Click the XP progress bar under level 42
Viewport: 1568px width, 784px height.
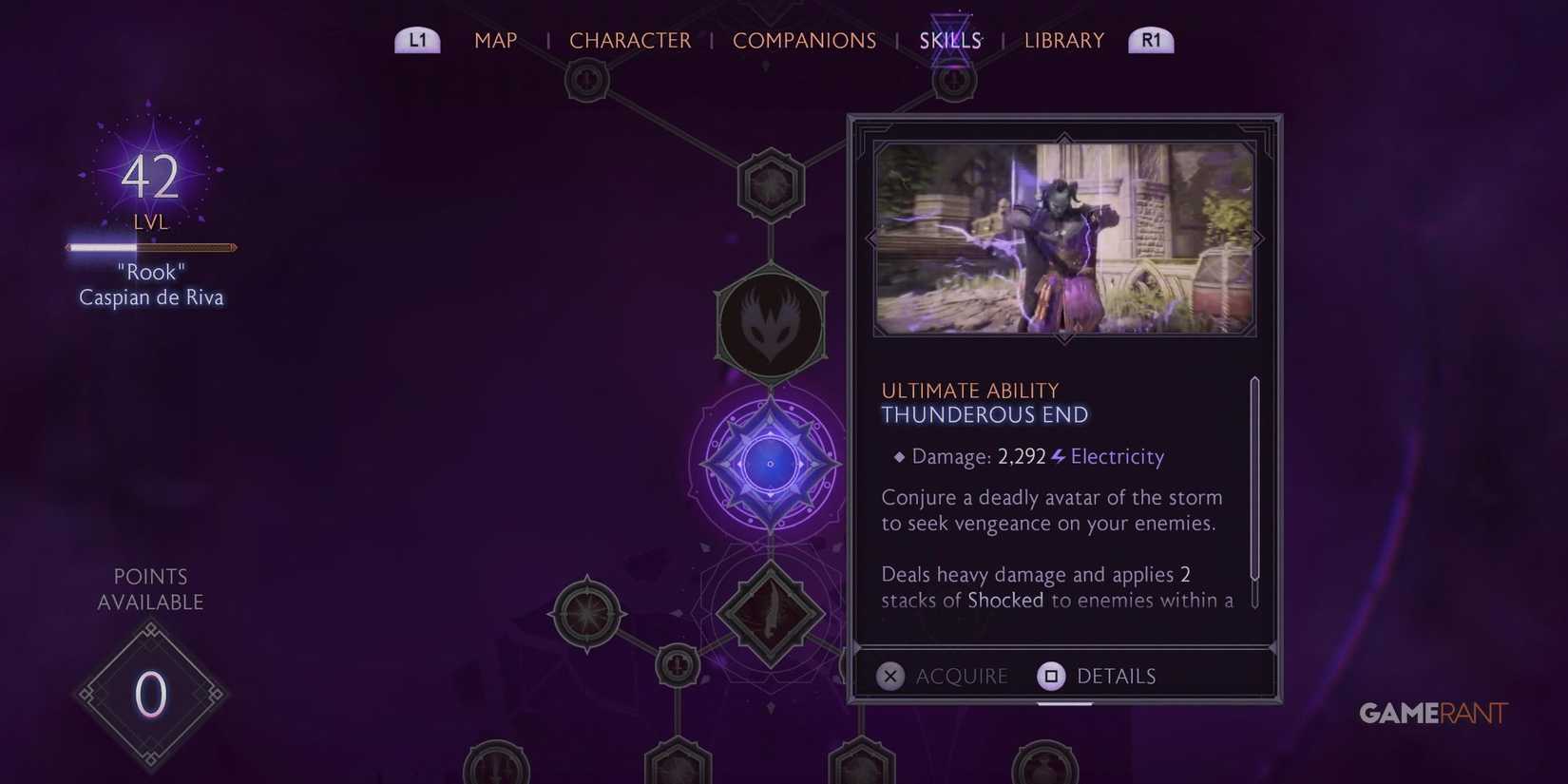pos(150,246)
